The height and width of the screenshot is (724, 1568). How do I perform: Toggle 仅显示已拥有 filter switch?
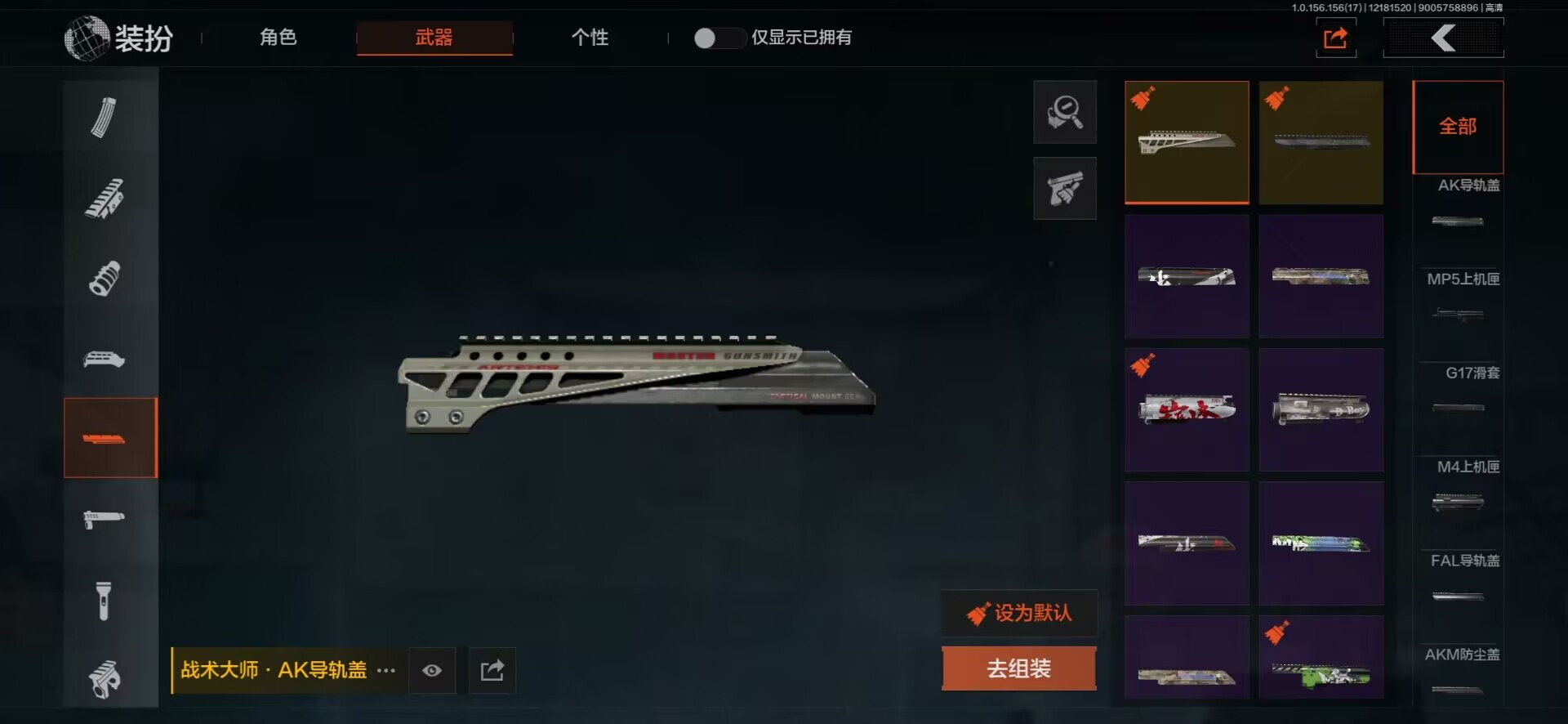point(718,38)
